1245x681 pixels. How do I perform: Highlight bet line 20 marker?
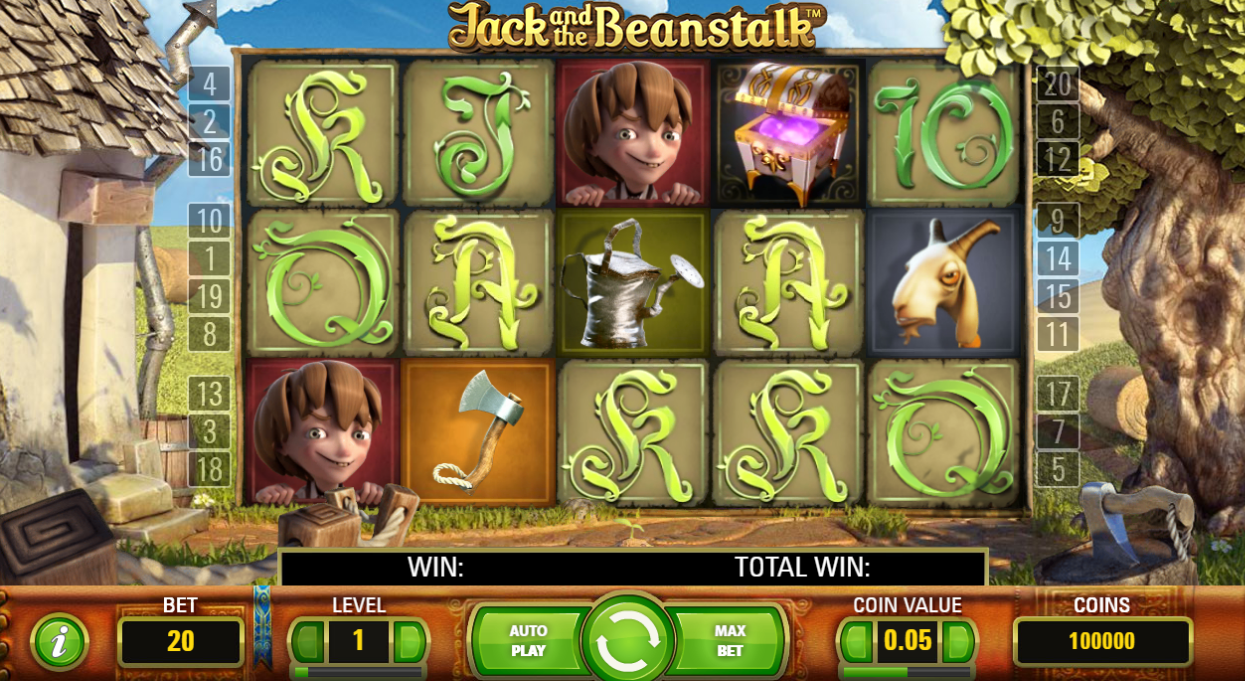(x=1057, y=84)
